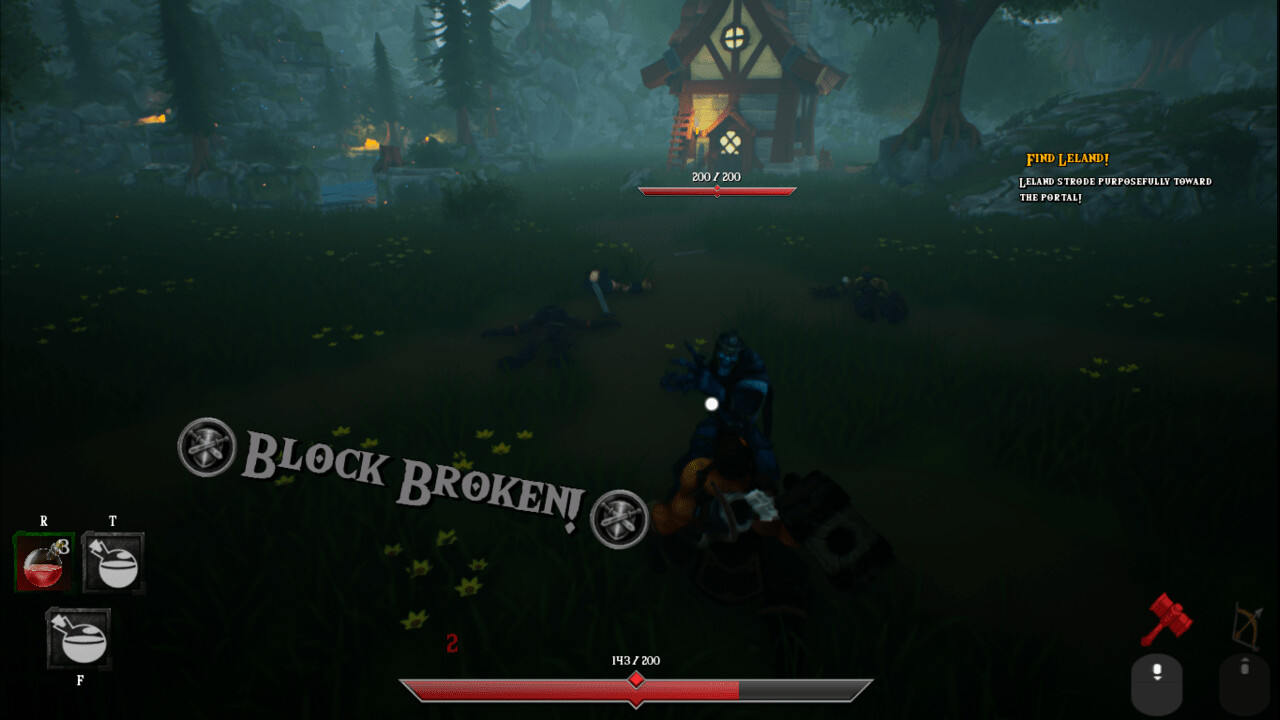Image resolution: width=1280 pixels, height=720 pixels.
Task: Click the diamond marker on the player health bar
Action: (x=636, y=681)
